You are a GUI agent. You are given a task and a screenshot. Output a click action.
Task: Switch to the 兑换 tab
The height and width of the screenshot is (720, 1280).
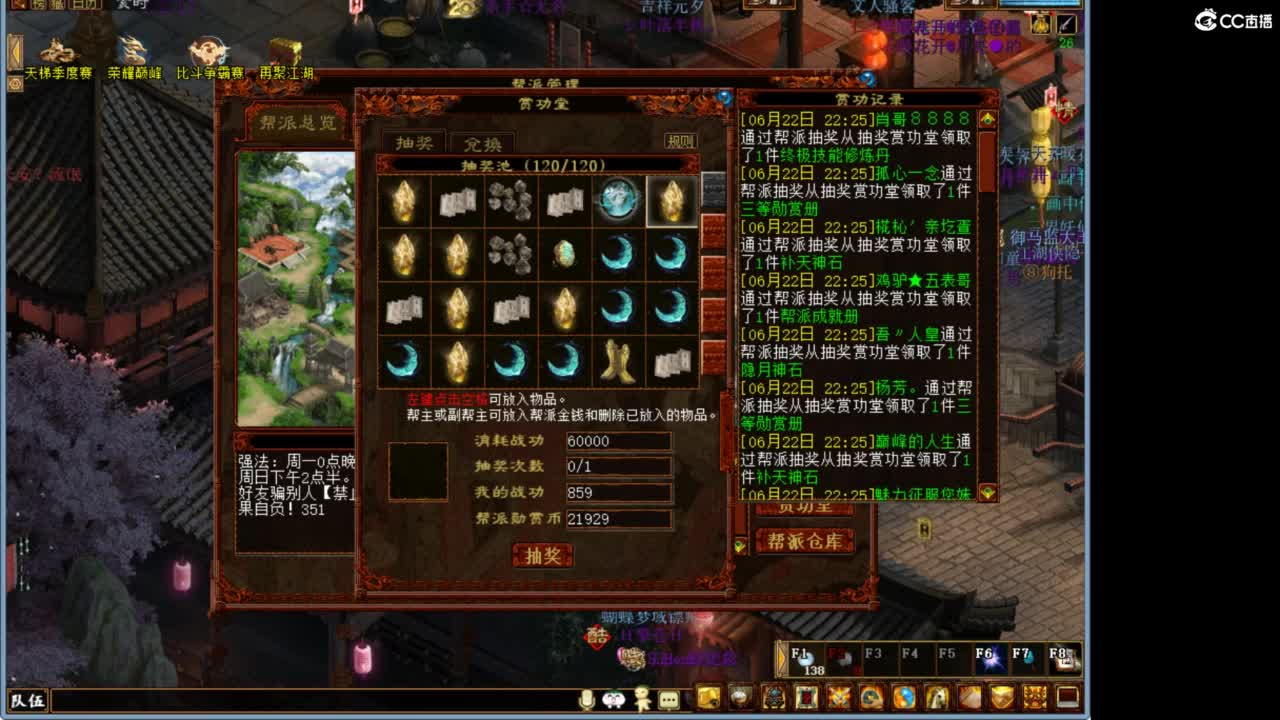(482, 143)
